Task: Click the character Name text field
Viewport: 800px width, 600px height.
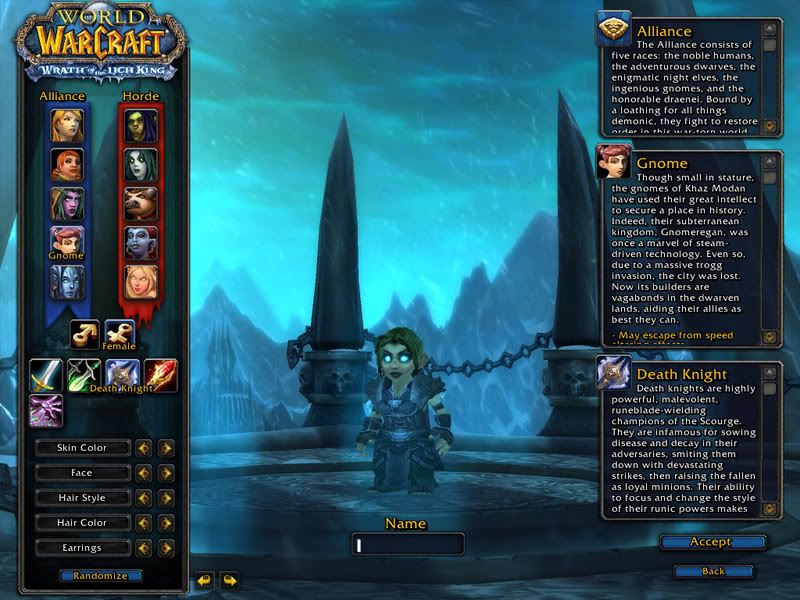Action: [x=408, y=544]
